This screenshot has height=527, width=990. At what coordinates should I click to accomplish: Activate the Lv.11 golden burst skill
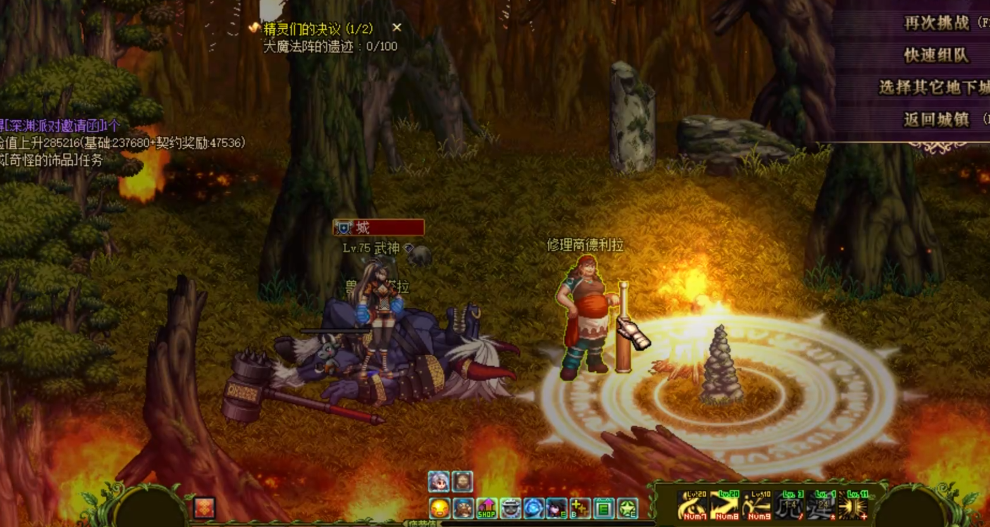pos(857,506)
